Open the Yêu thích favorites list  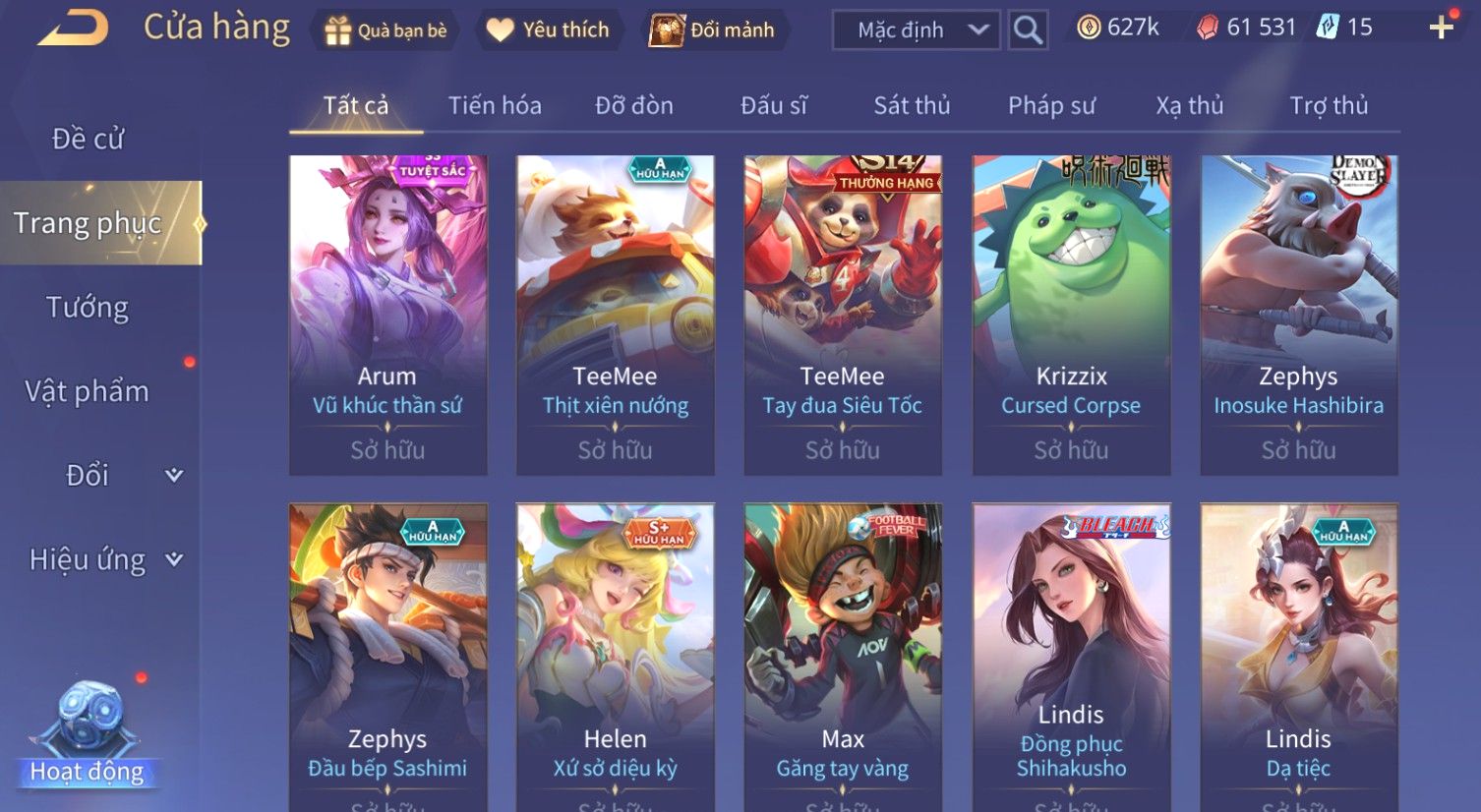548,30
